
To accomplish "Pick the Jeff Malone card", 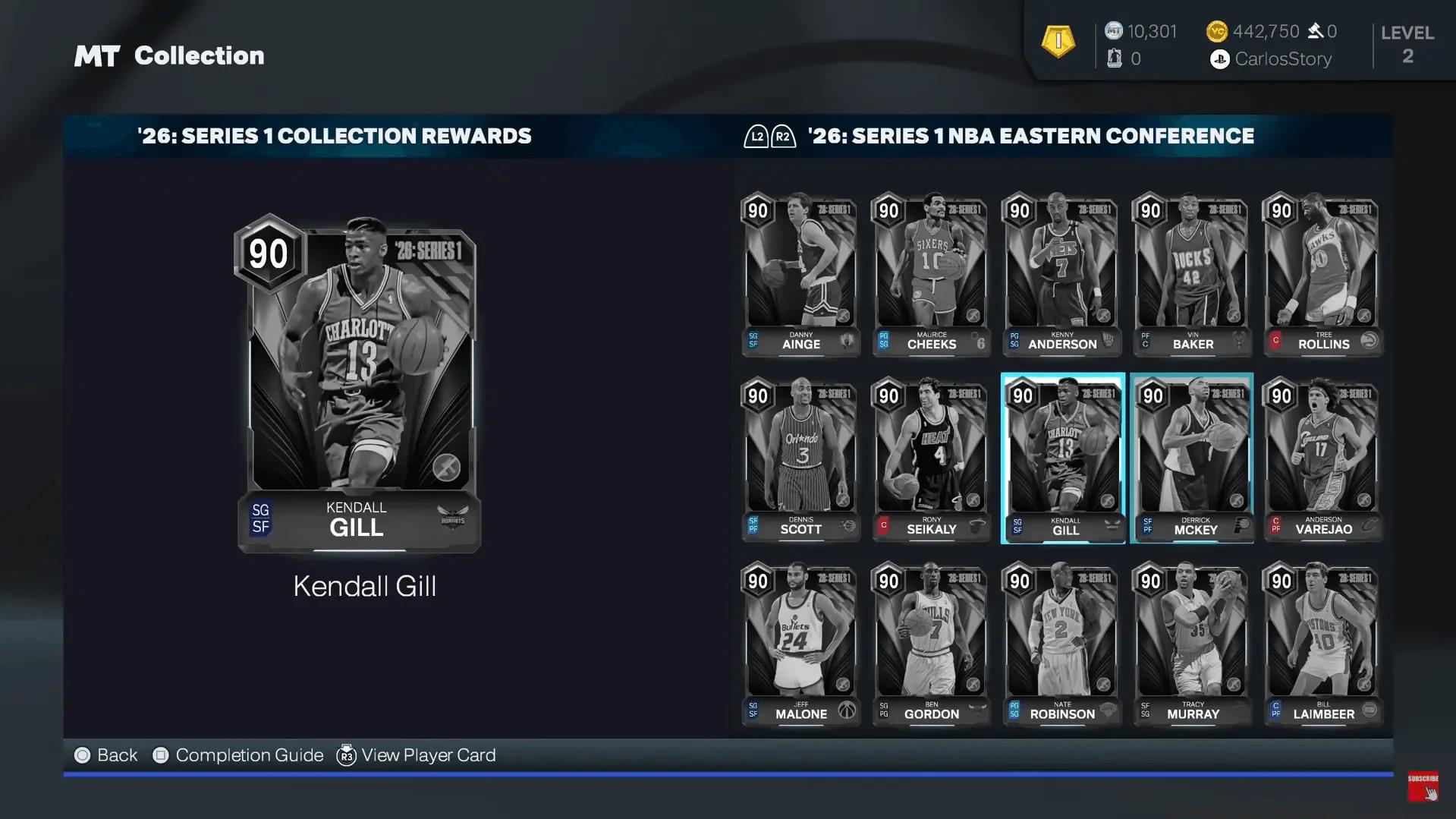I will [800, 644].
